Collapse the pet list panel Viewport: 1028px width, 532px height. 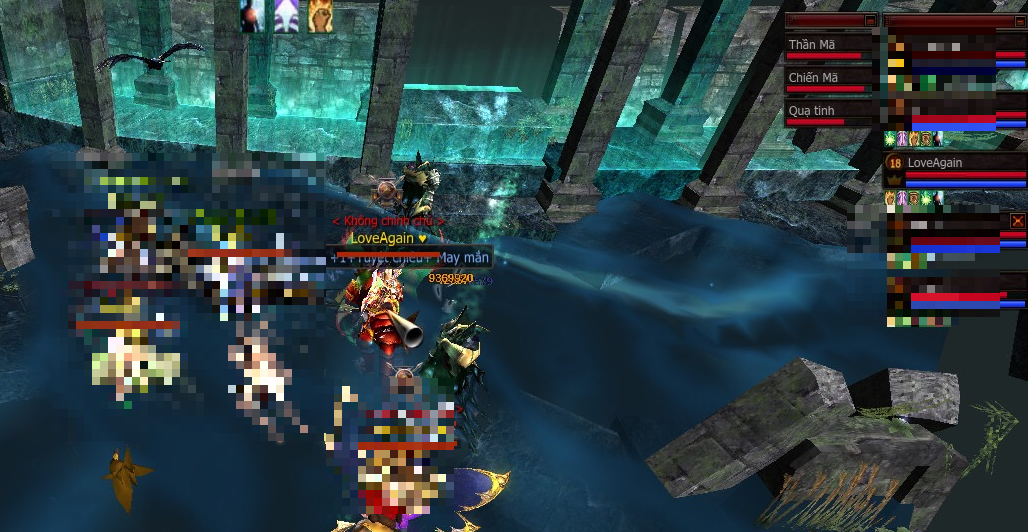[870, 20]
